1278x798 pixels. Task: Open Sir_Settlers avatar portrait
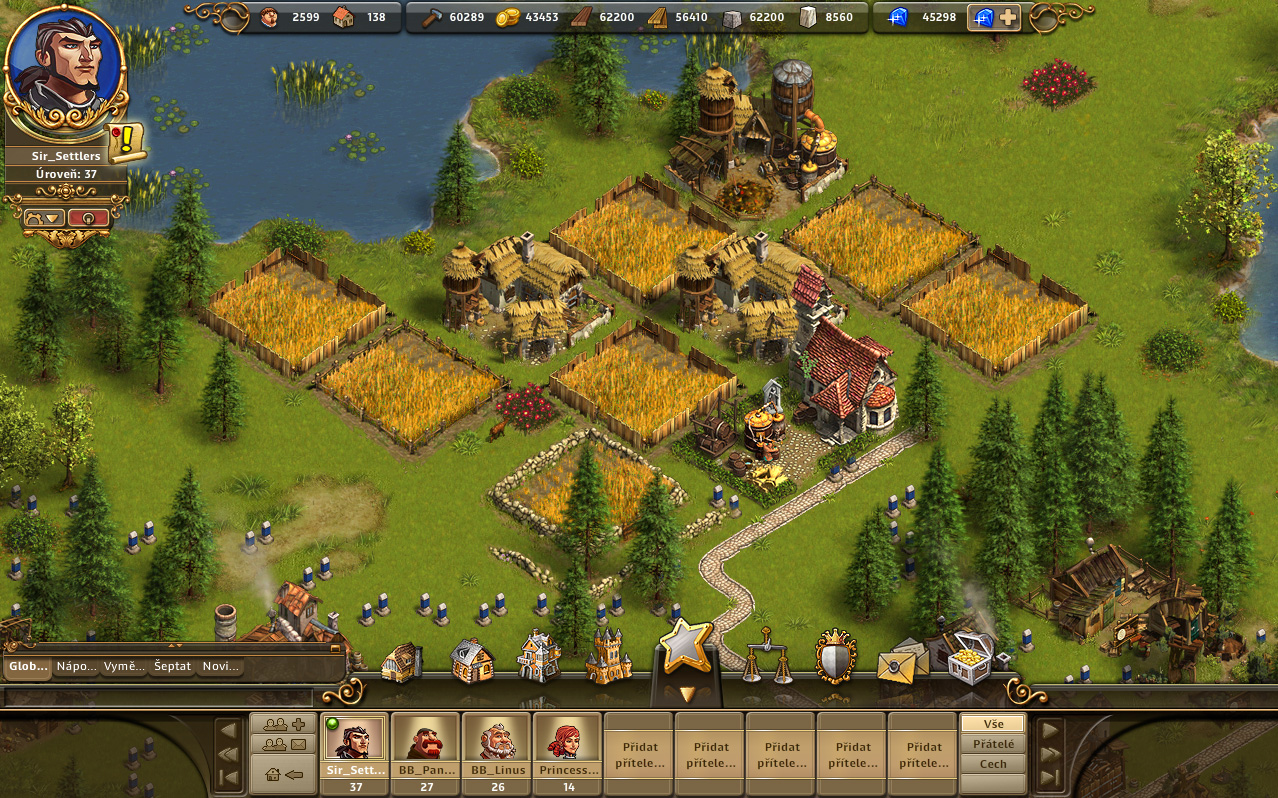point(65,68)
